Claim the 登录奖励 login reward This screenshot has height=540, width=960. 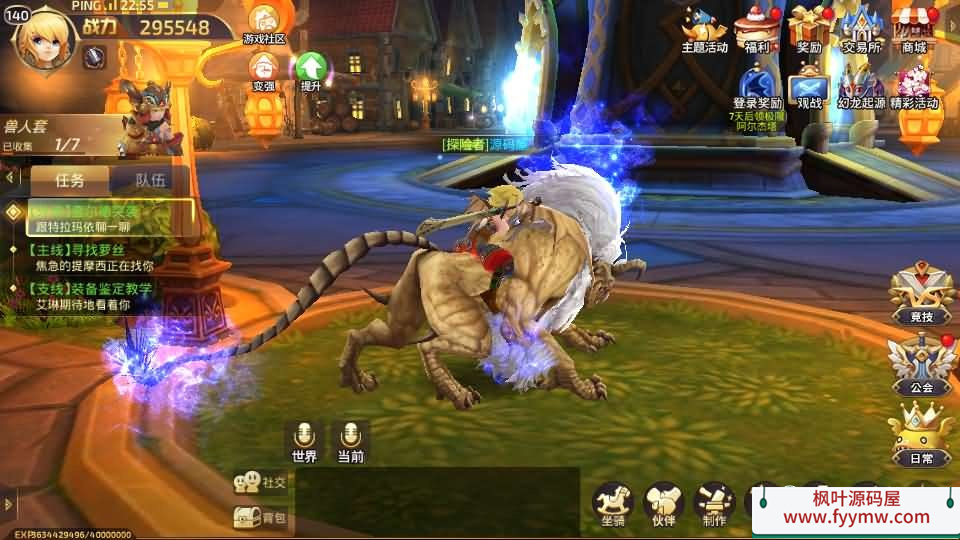757,88
